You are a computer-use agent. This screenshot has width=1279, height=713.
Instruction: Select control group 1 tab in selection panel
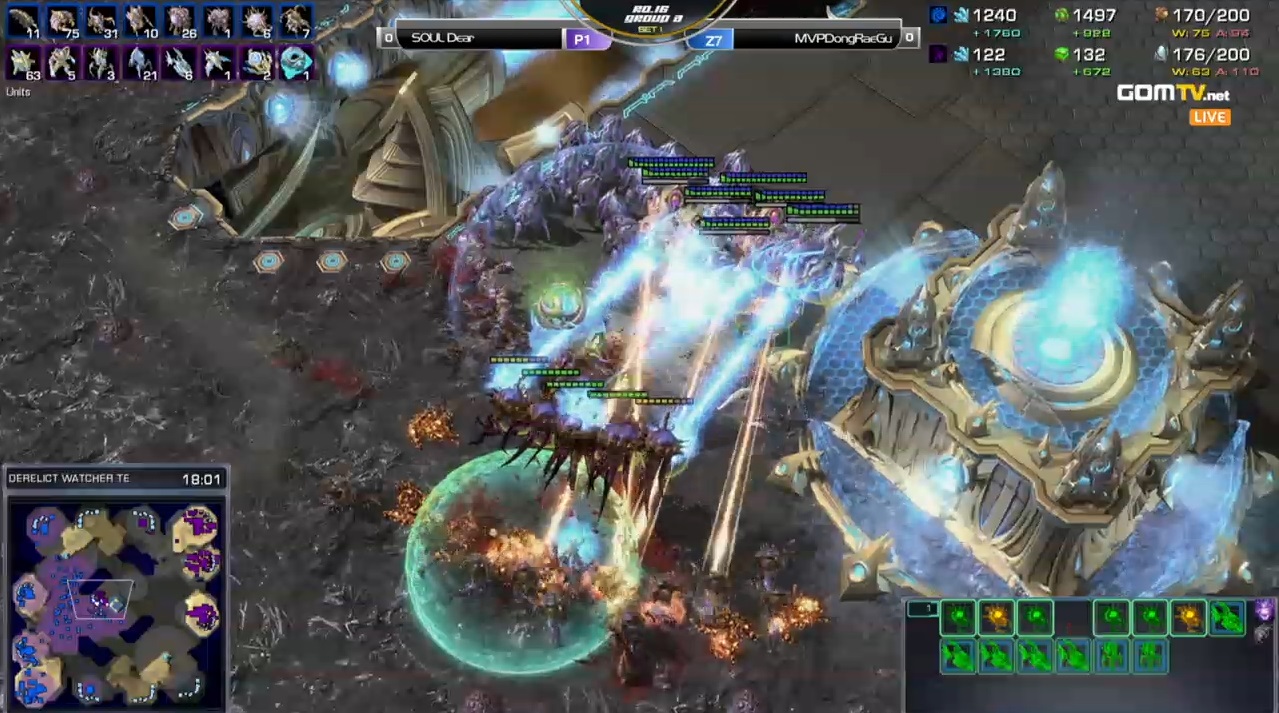[x=922, y=608]
